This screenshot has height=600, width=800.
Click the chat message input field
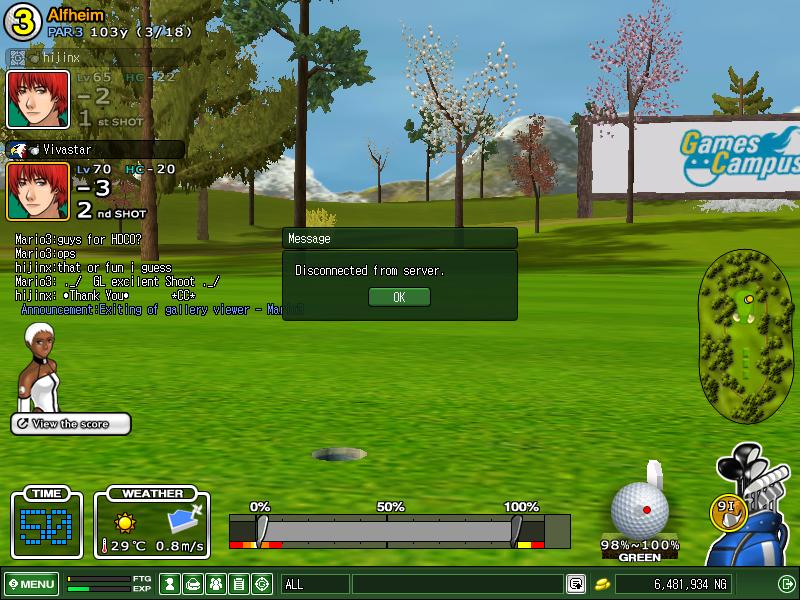click(x=457, y=584)
